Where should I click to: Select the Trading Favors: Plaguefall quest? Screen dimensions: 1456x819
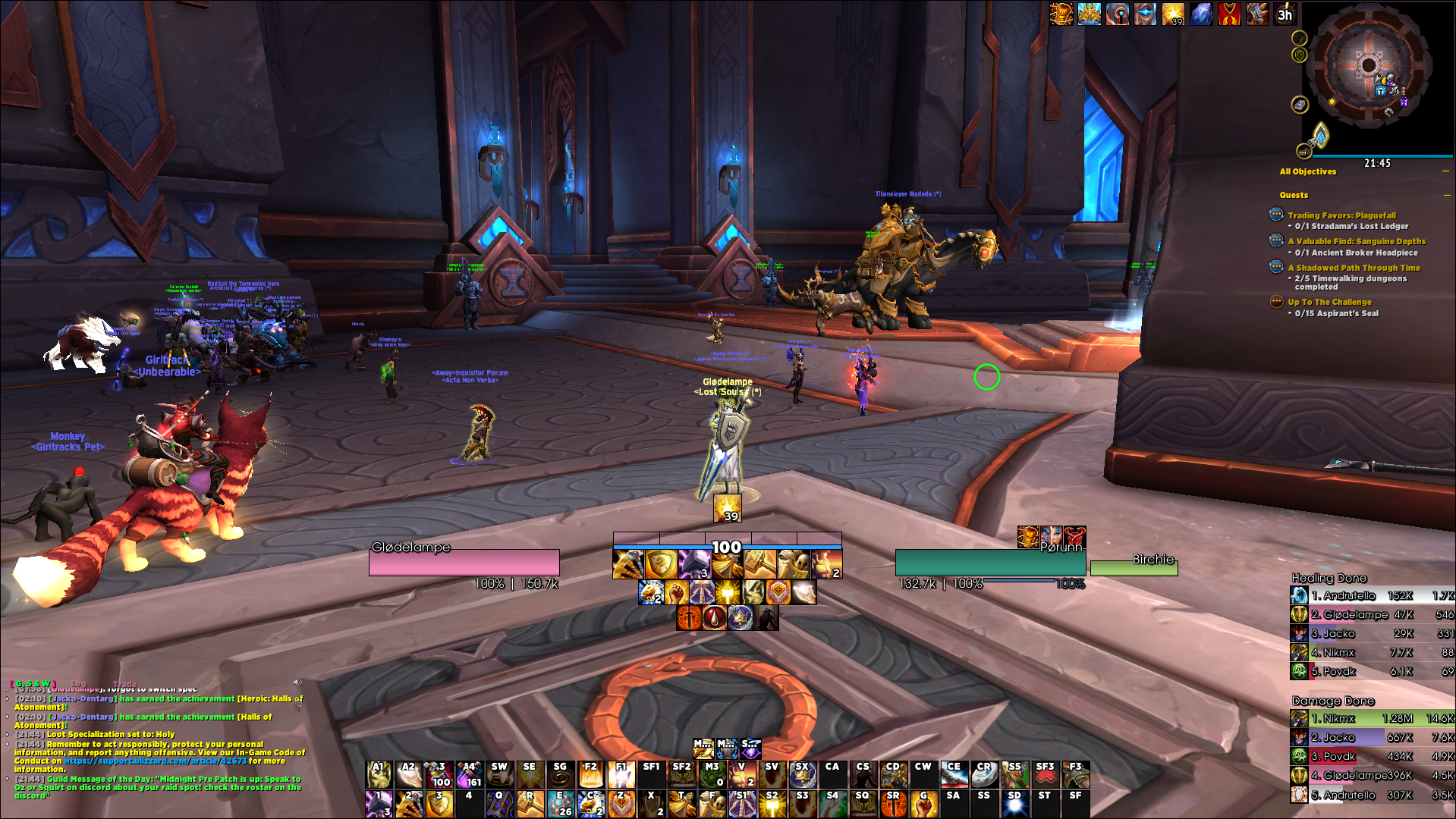point(1341,215)
